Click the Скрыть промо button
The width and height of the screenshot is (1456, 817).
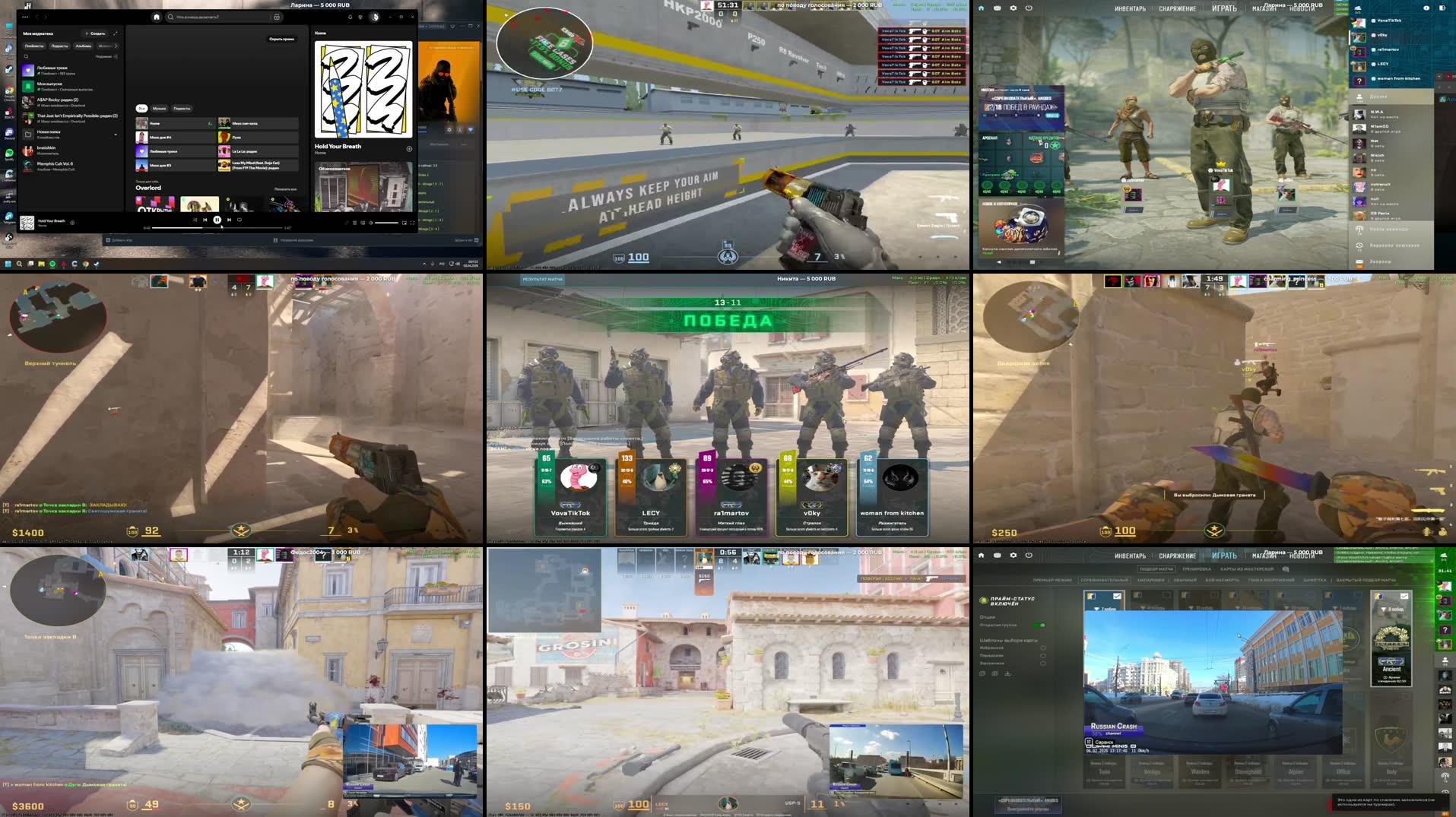coord(282,39)
